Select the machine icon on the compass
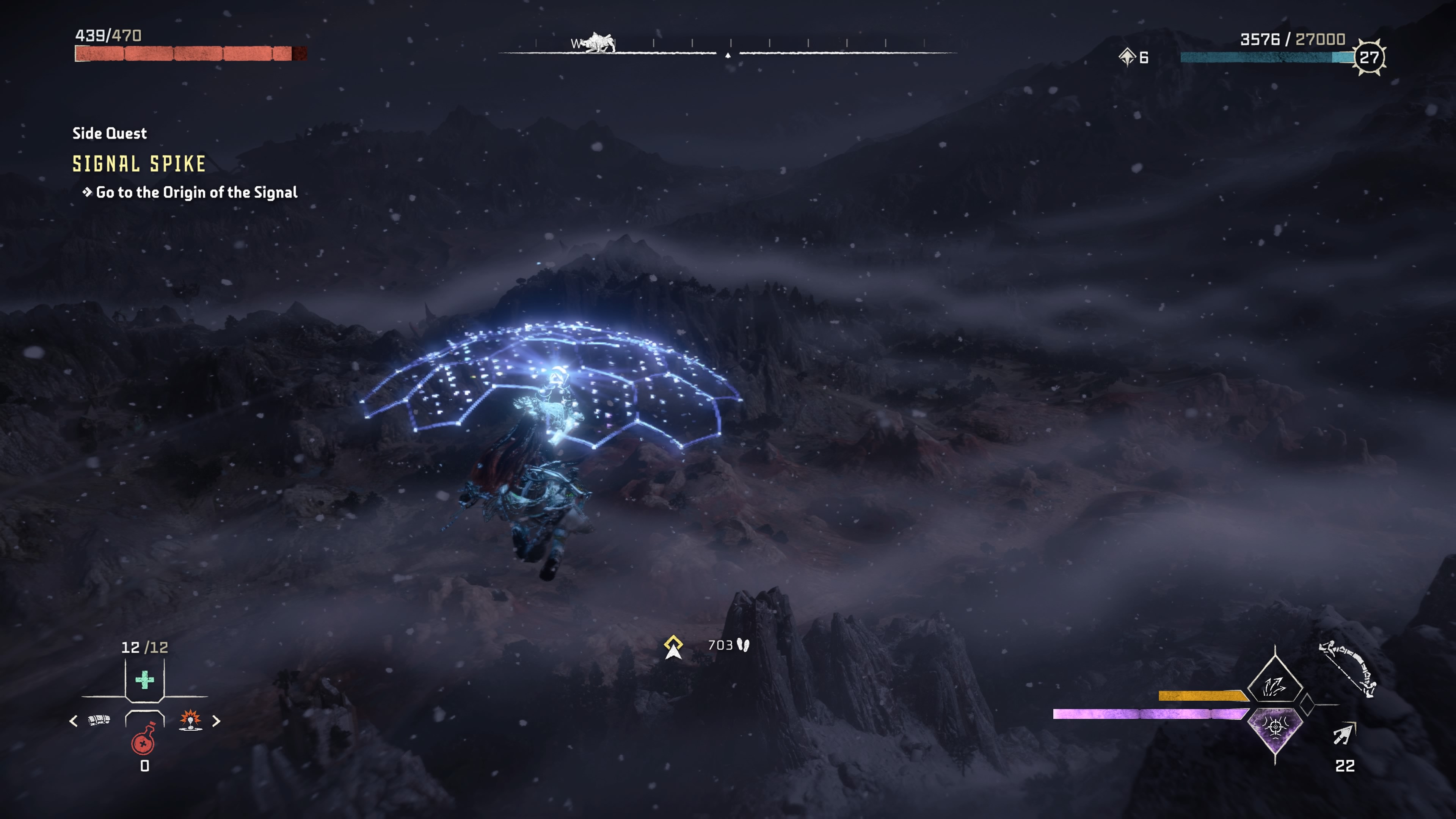This screenshot has width=1456, height=819. tap(598, 43)
